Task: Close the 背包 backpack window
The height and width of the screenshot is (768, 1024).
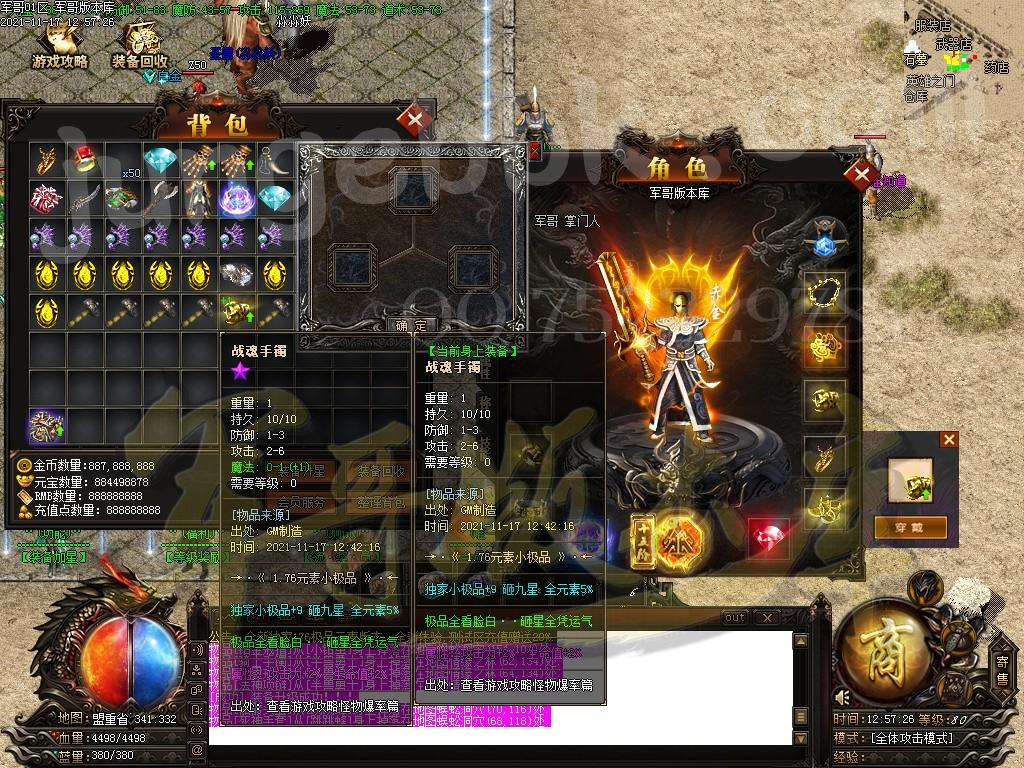Action: [x=412, y=120]
